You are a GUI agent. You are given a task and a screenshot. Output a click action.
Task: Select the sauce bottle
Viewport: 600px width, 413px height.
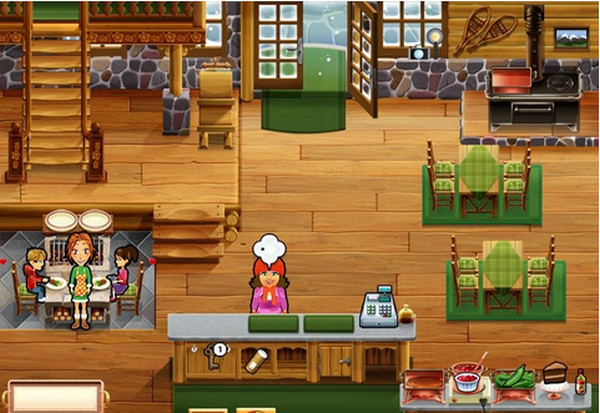(x=580, y=381)
